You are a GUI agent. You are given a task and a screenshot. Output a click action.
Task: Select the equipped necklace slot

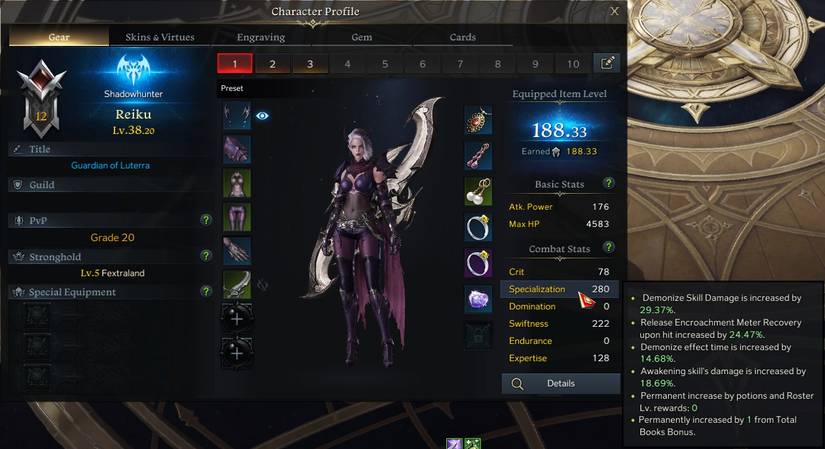tap(479, 120)
